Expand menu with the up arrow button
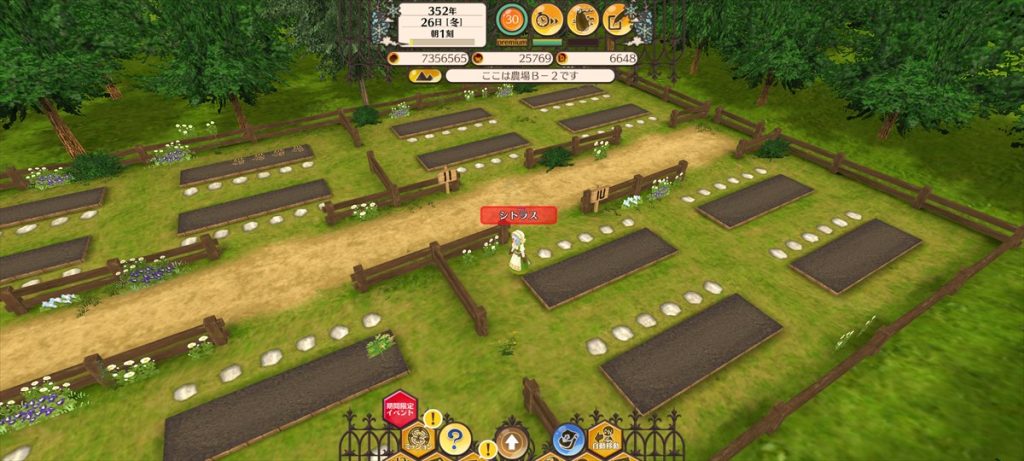This screenshot has height=461, width=1024. [x=511, y=440]
